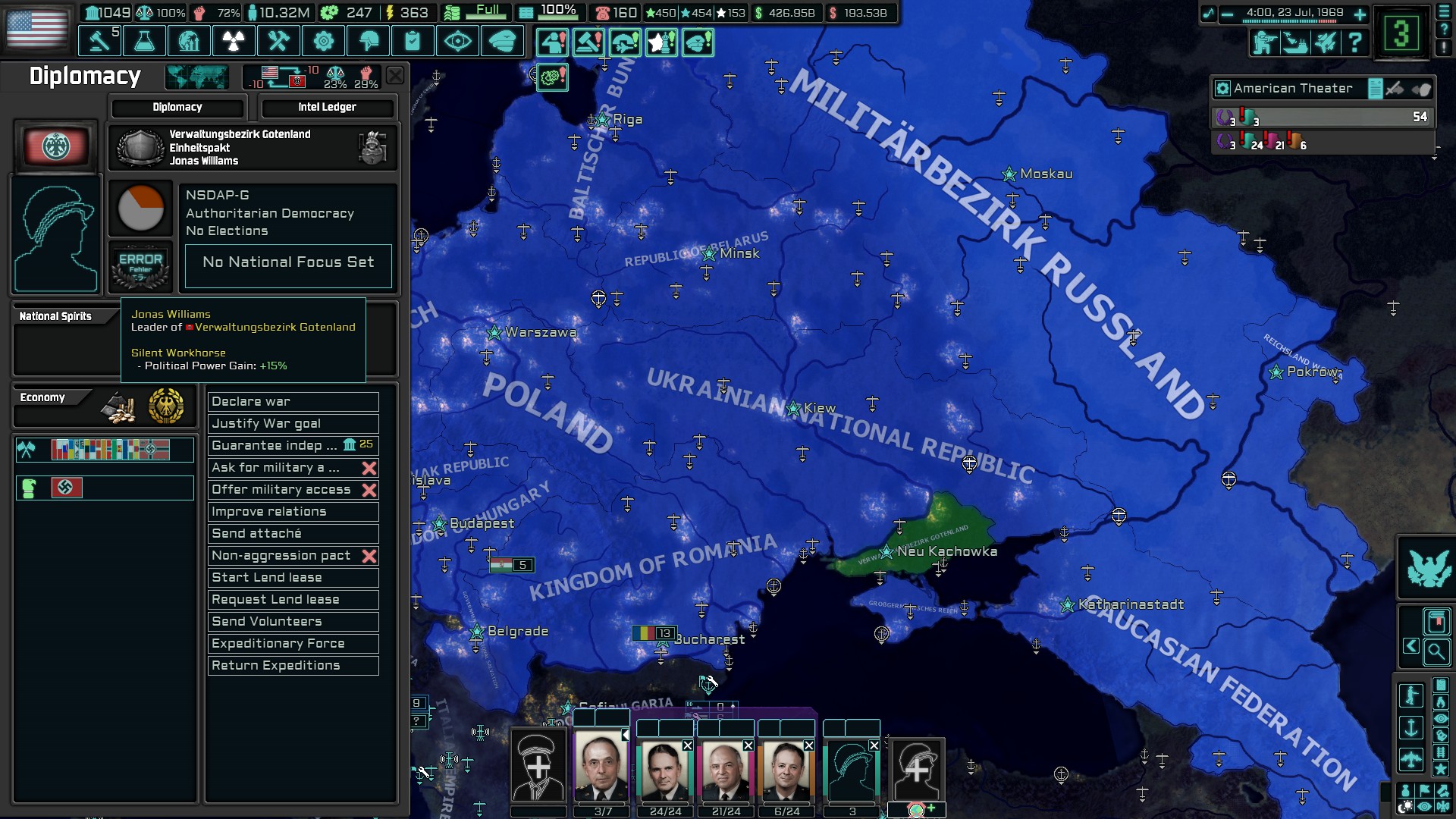Open the Research tab with the flask icon
Image resolution: width=1456 pixels, height=819 pixels.
[144, 42]
